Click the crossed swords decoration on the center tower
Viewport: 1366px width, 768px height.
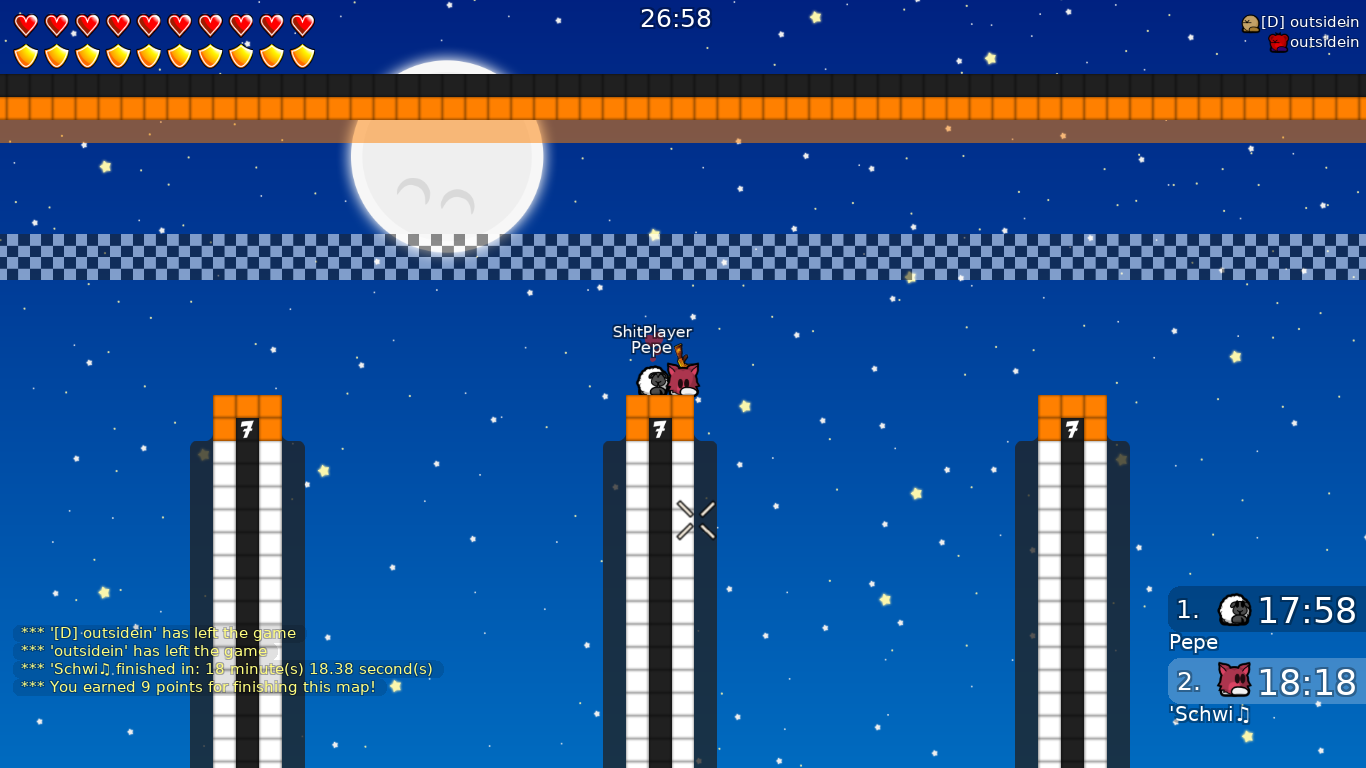[x=695, y=518]
